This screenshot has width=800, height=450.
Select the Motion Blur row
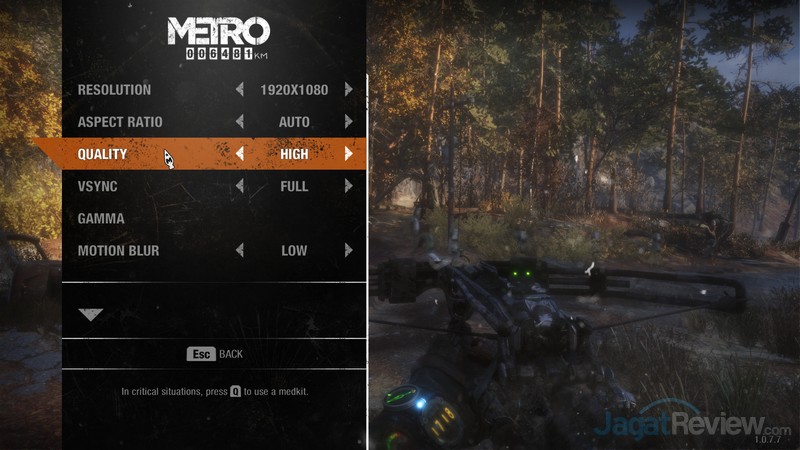(x=118, y=250)
